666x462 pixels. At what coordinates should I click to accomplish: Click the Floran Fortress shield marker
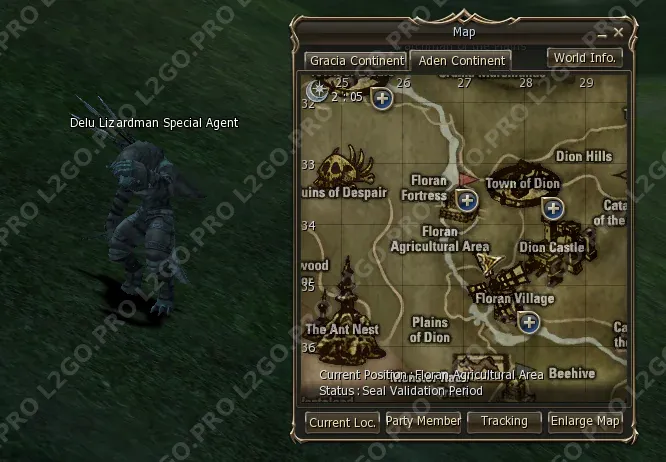point(466,201)
